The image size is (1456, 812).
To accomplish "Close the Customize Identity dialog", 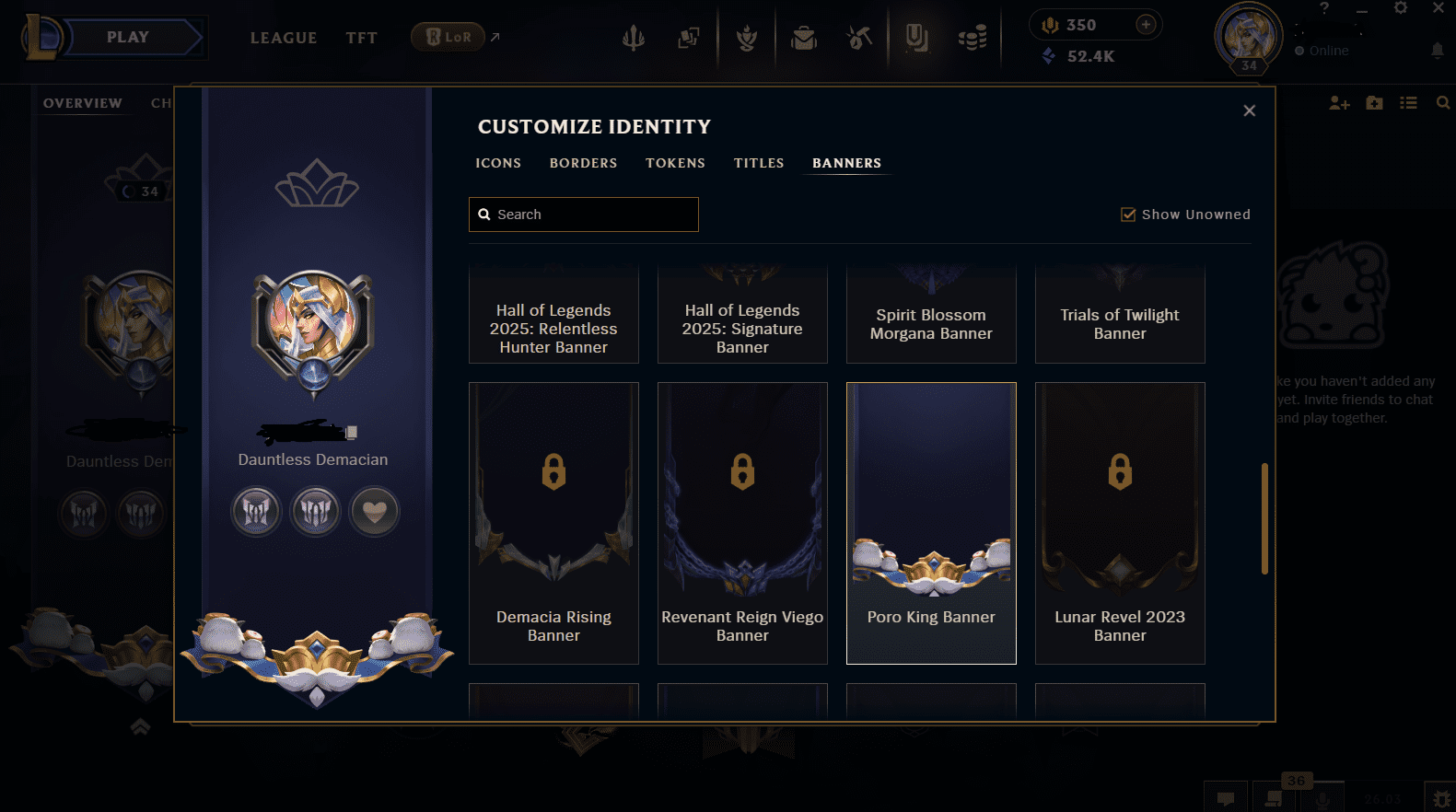I will click(x=1249, y=110).
